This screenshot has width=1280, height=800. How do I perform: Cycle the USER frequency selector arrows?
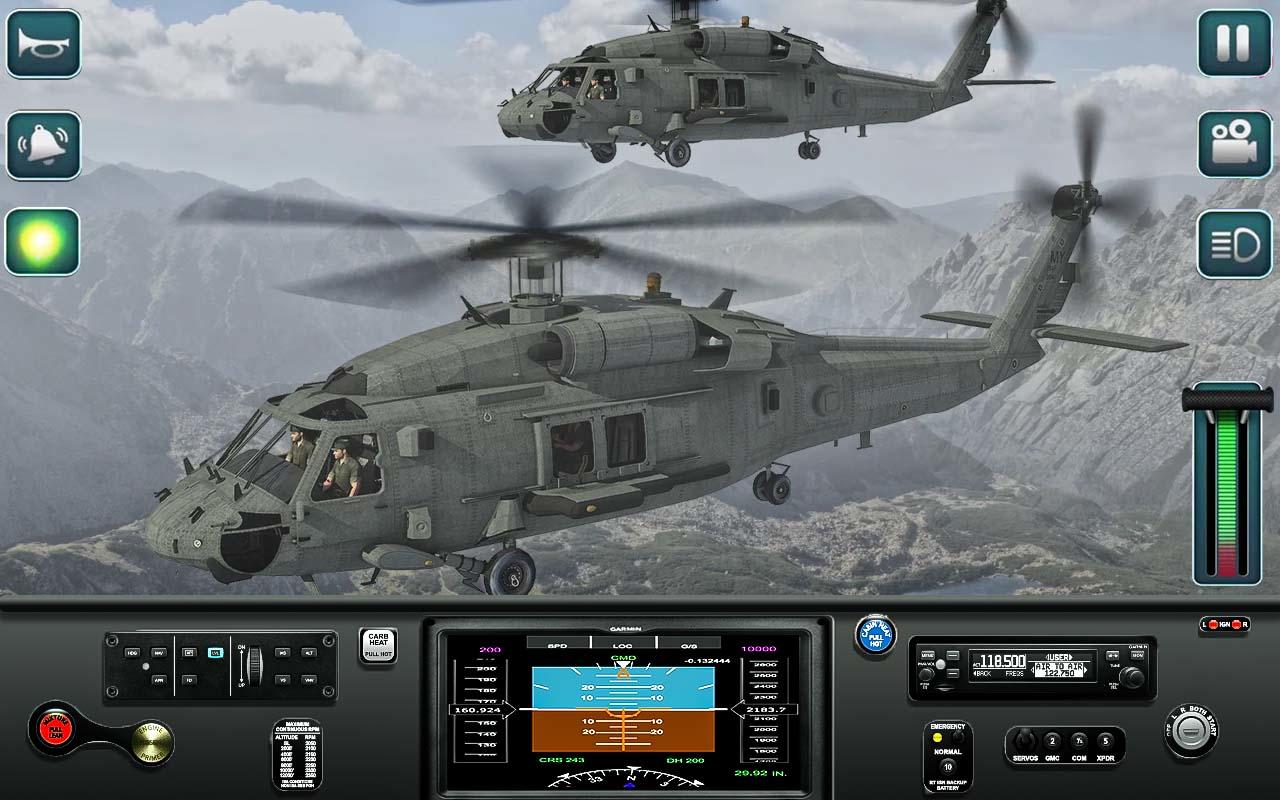point(1059,657)
